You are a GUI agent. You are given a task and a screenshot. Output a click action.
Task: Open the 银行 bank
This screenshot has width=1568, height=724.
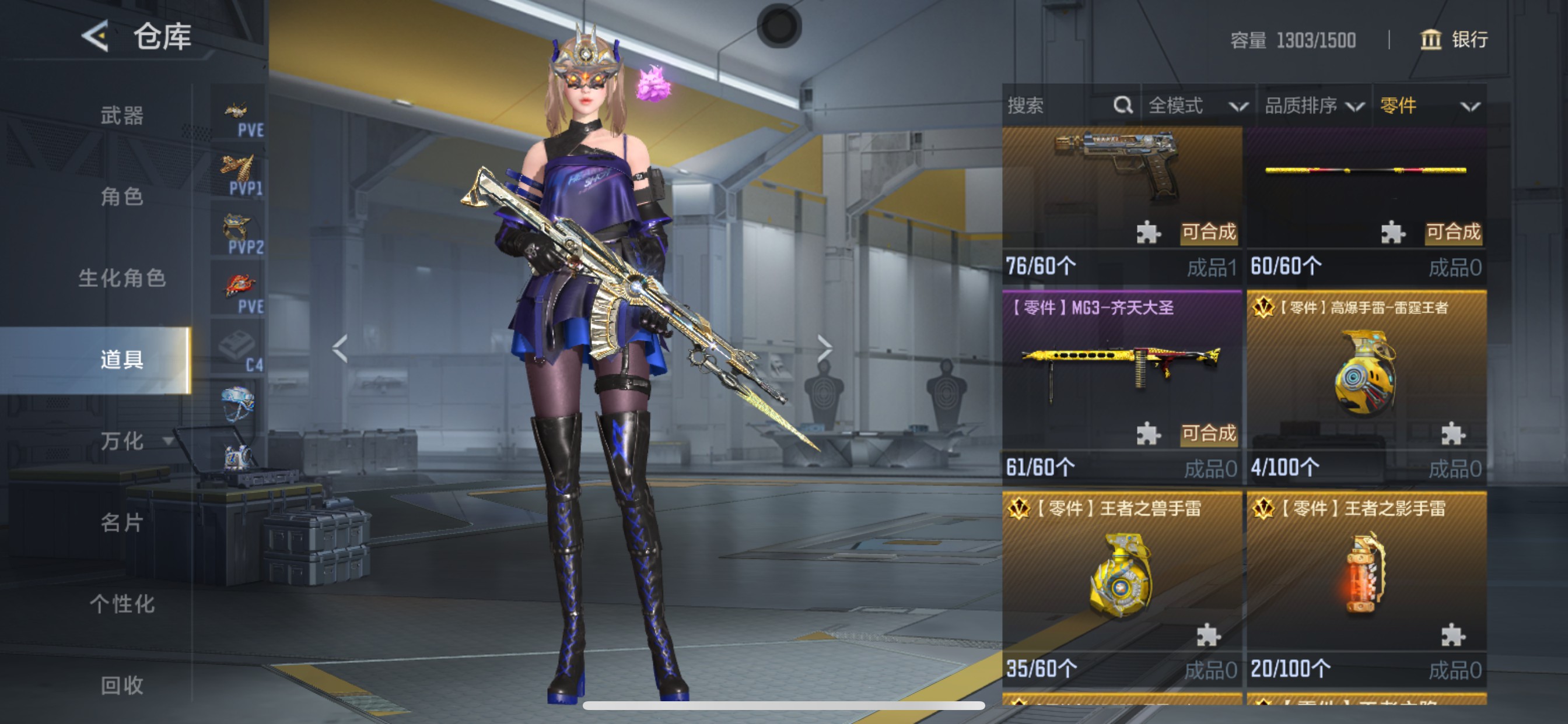1454,40
